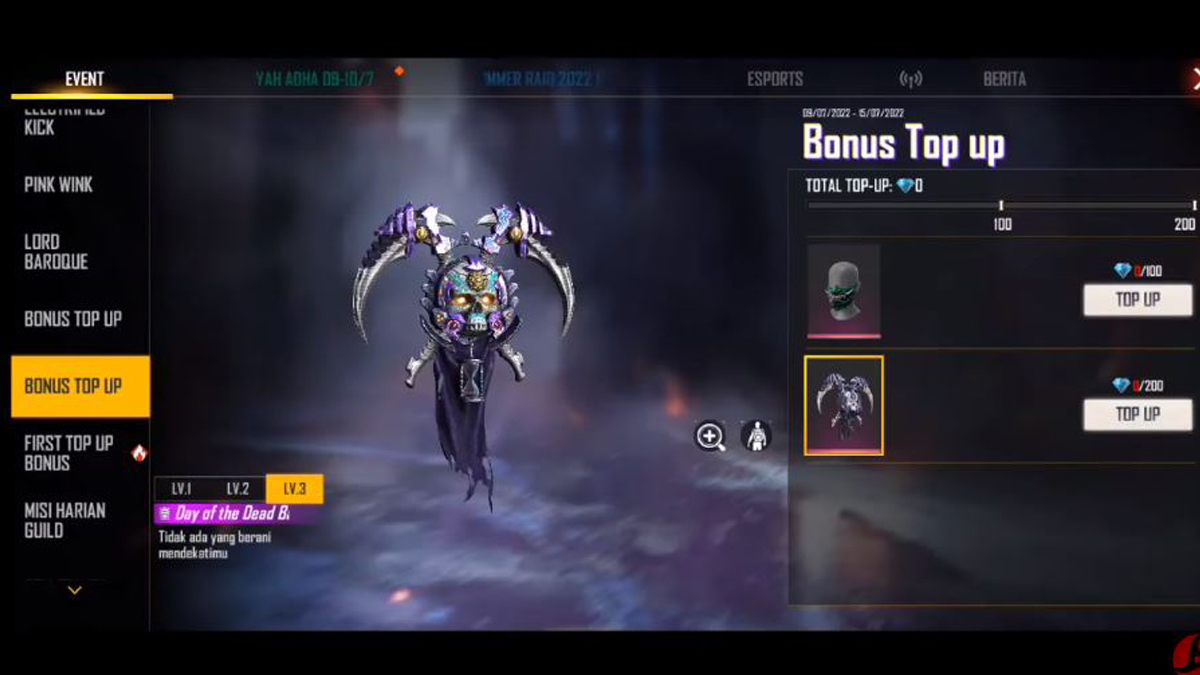Switch to the LV.2 backpack preview
The height and width of the screenshot is (675, 1200).
click(x=238, y=489)
